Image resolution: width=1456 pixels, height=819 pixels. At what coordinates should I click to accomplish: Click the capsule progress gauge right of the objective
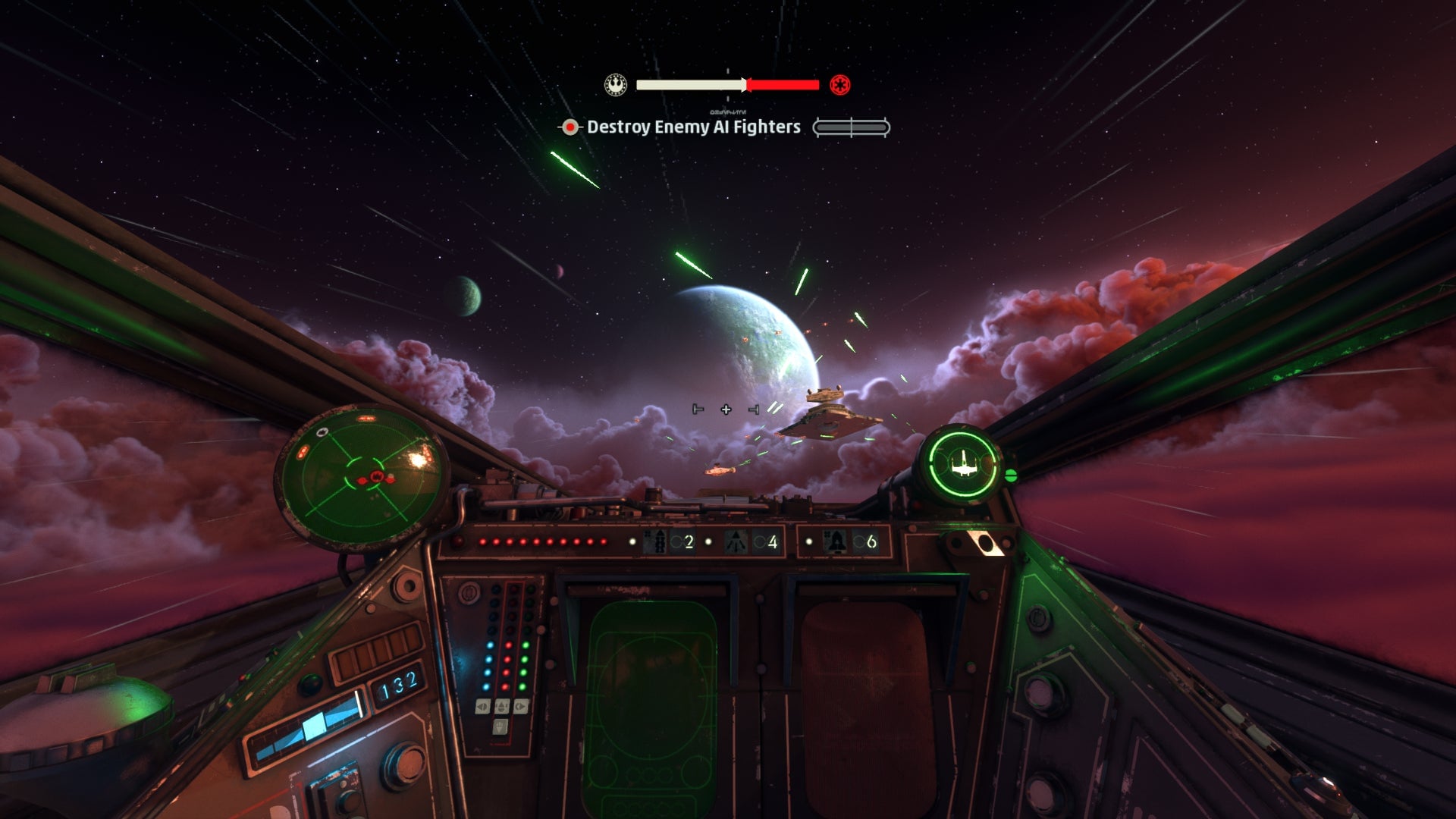click(x=851, y=128)
